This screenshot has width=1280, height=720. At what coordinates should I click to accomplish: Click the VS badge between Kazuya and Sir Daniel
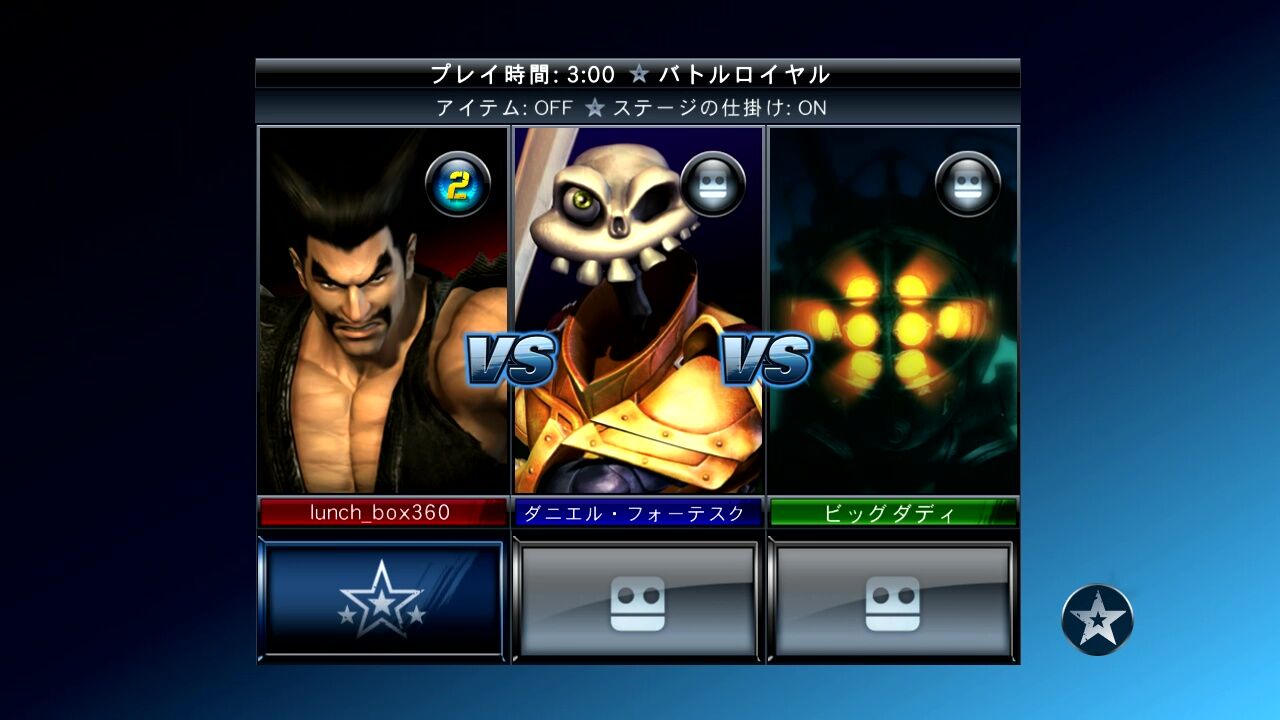tap(510, 356)
